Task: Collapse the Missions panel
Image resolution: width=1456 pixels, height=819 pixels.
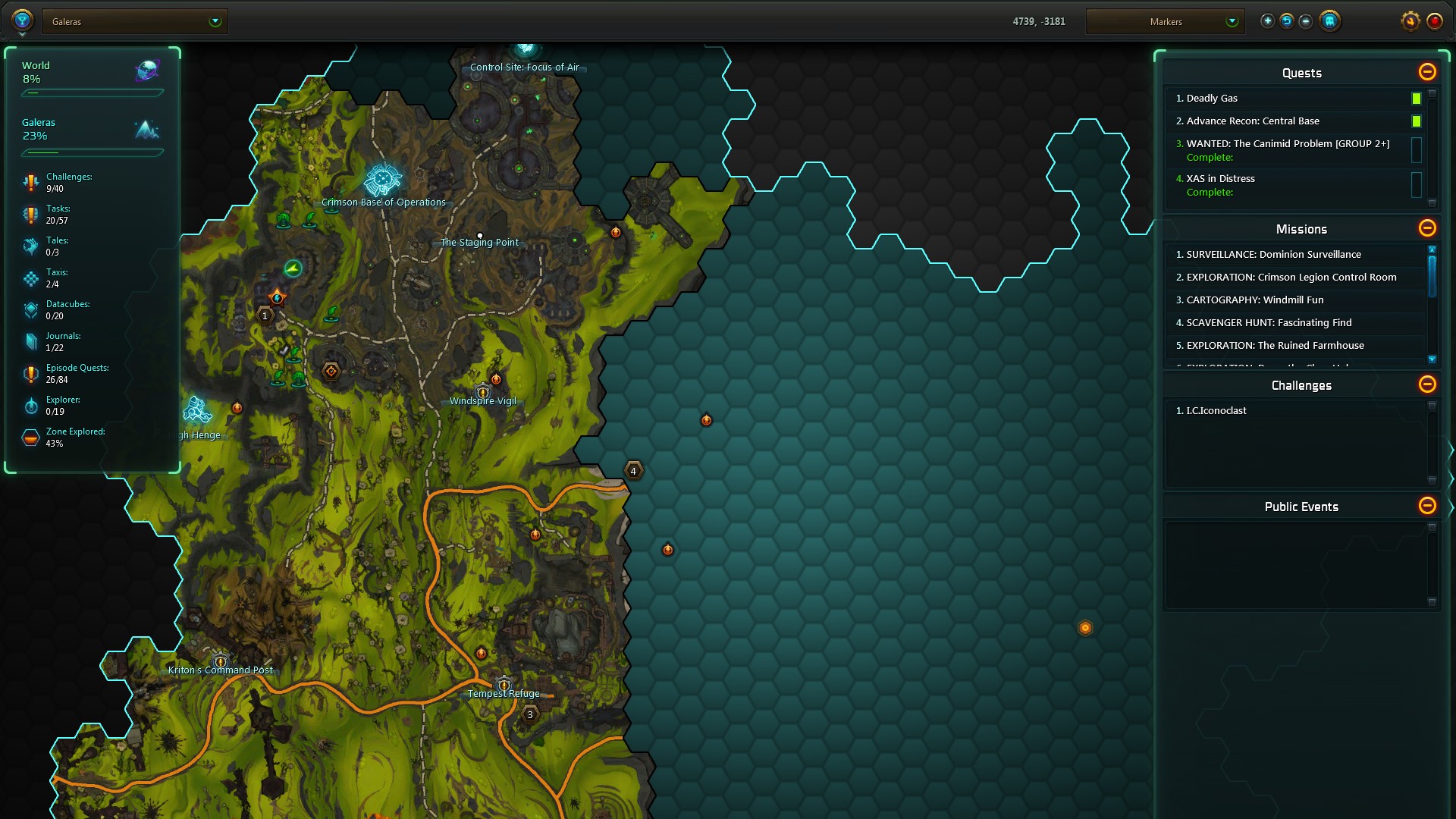Action: point(1426,228)
